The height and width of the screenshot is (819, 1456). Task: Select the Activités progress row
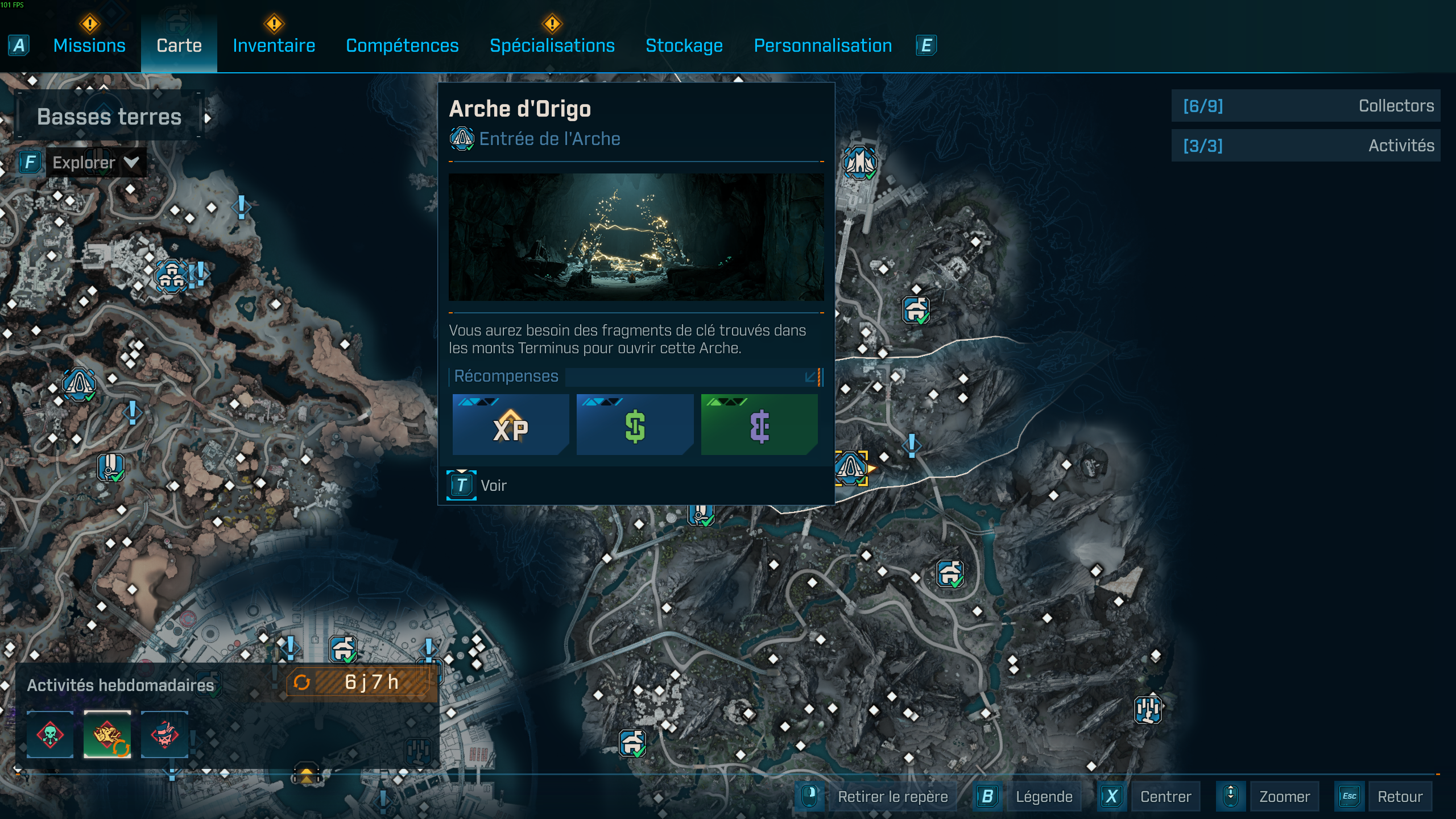pyautogui.click(x=1306, y=146)
